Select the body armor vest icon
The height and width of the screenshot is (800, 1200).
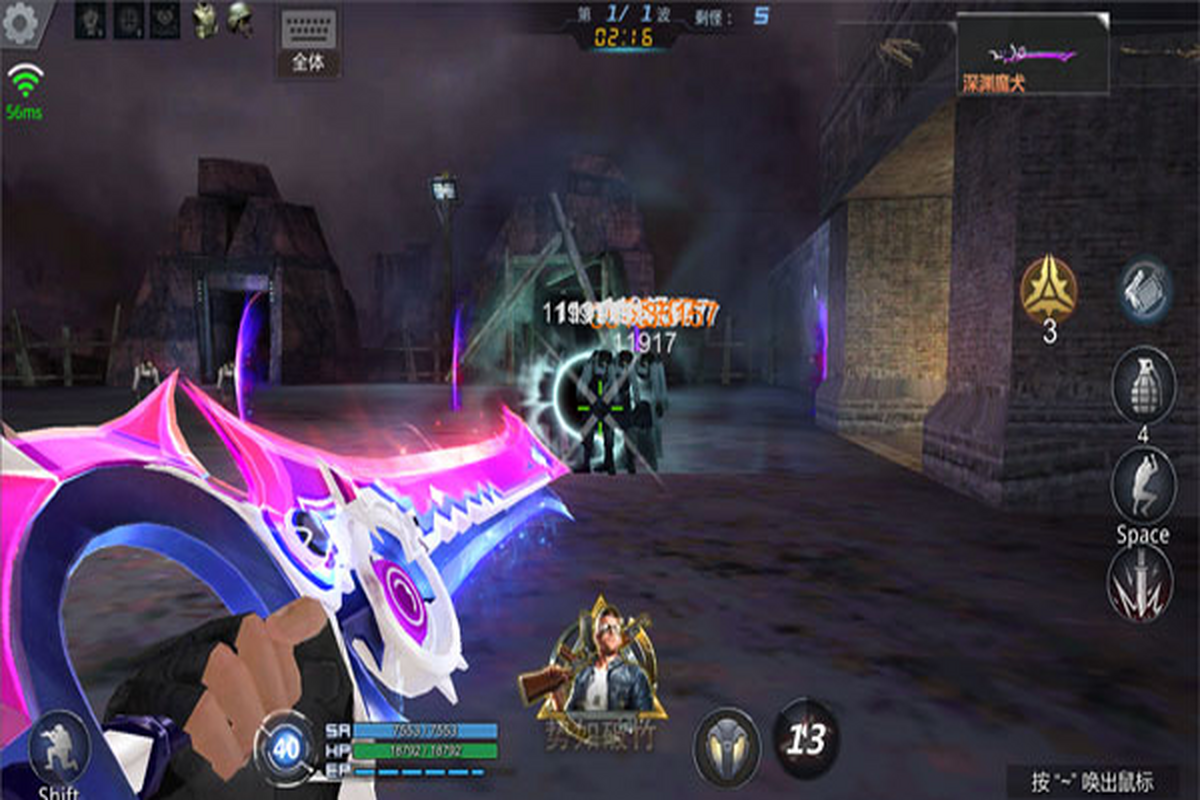point(205,22)
